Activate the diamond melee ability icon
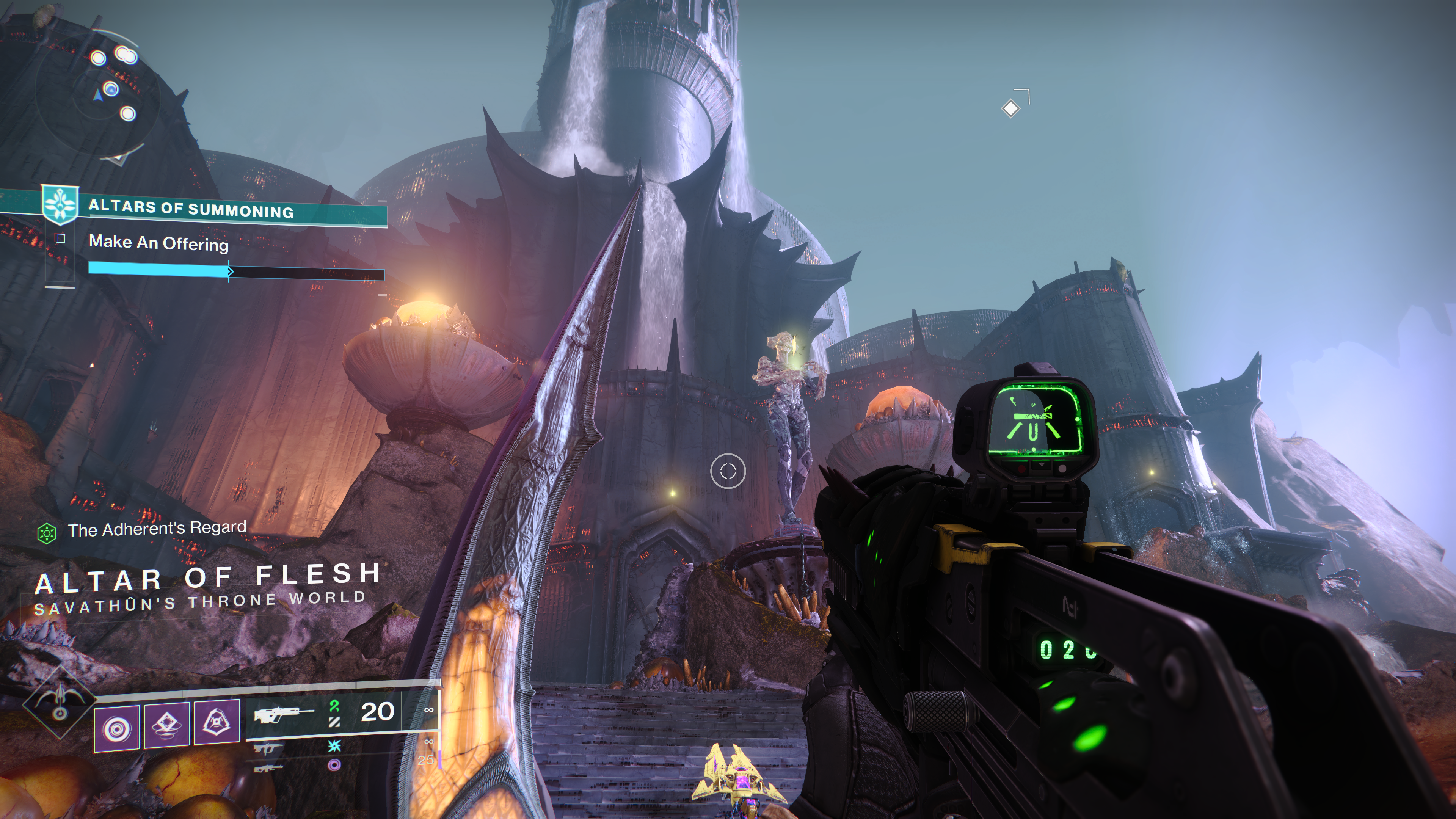 click(167, 726)
